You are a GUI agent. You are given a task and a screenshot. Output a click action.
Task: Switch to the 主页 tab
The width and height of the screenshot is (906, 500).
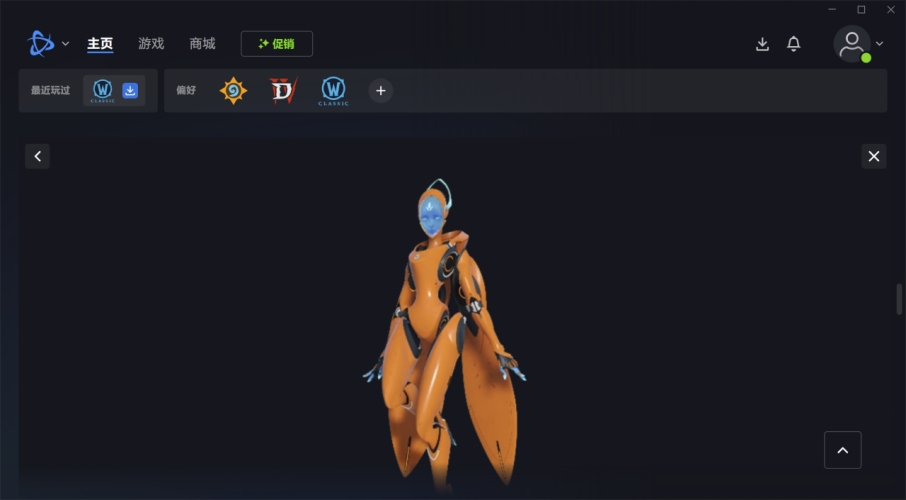click(100, 44)
